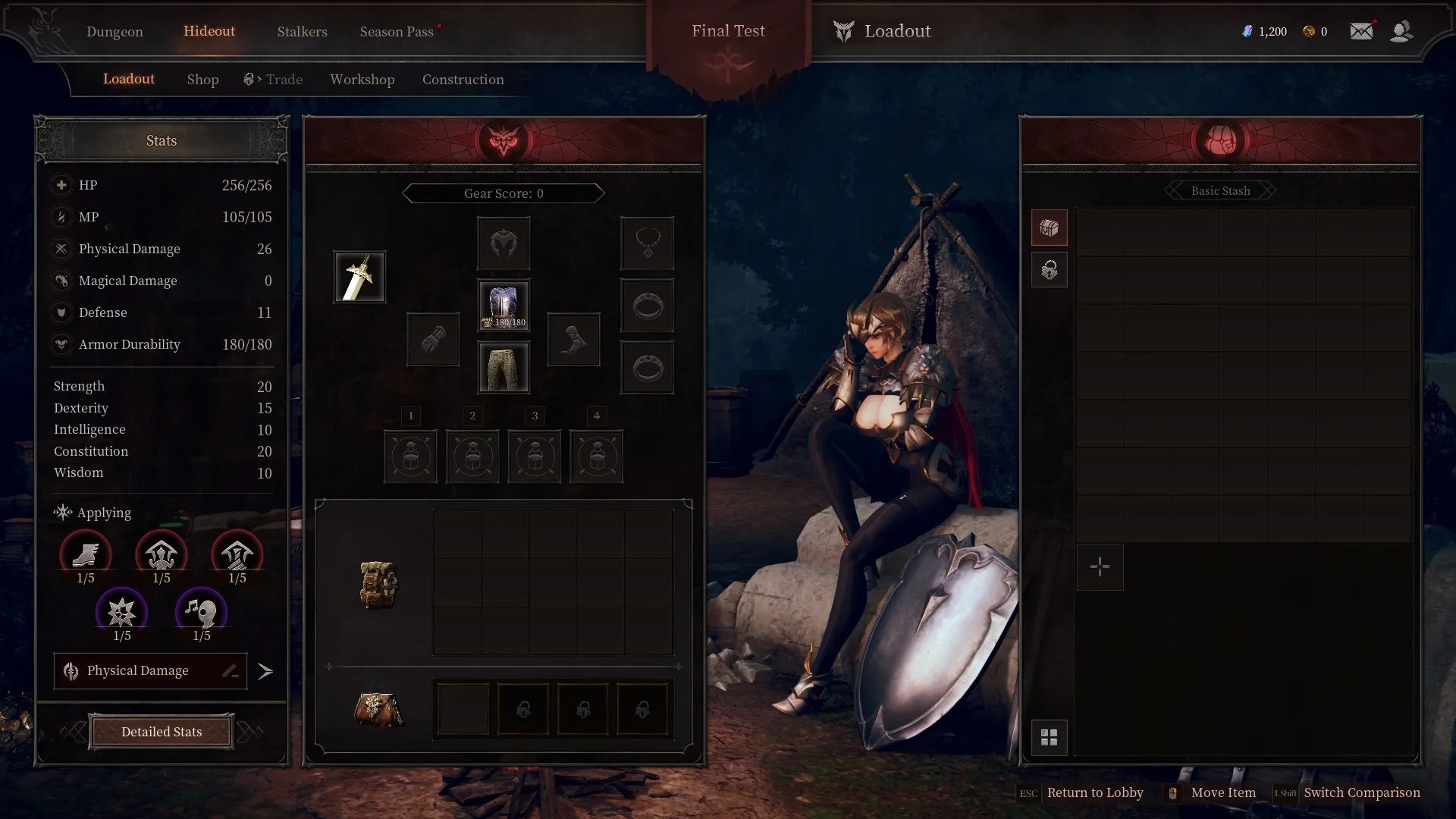Select the chest stash tab icon
Screen dimensions: 1456x819
[1049, 227]
